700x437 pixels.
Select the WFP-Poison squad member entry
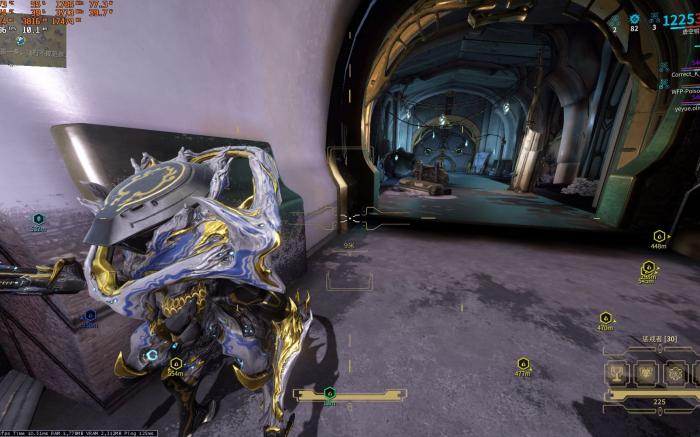tap(685, 88)
